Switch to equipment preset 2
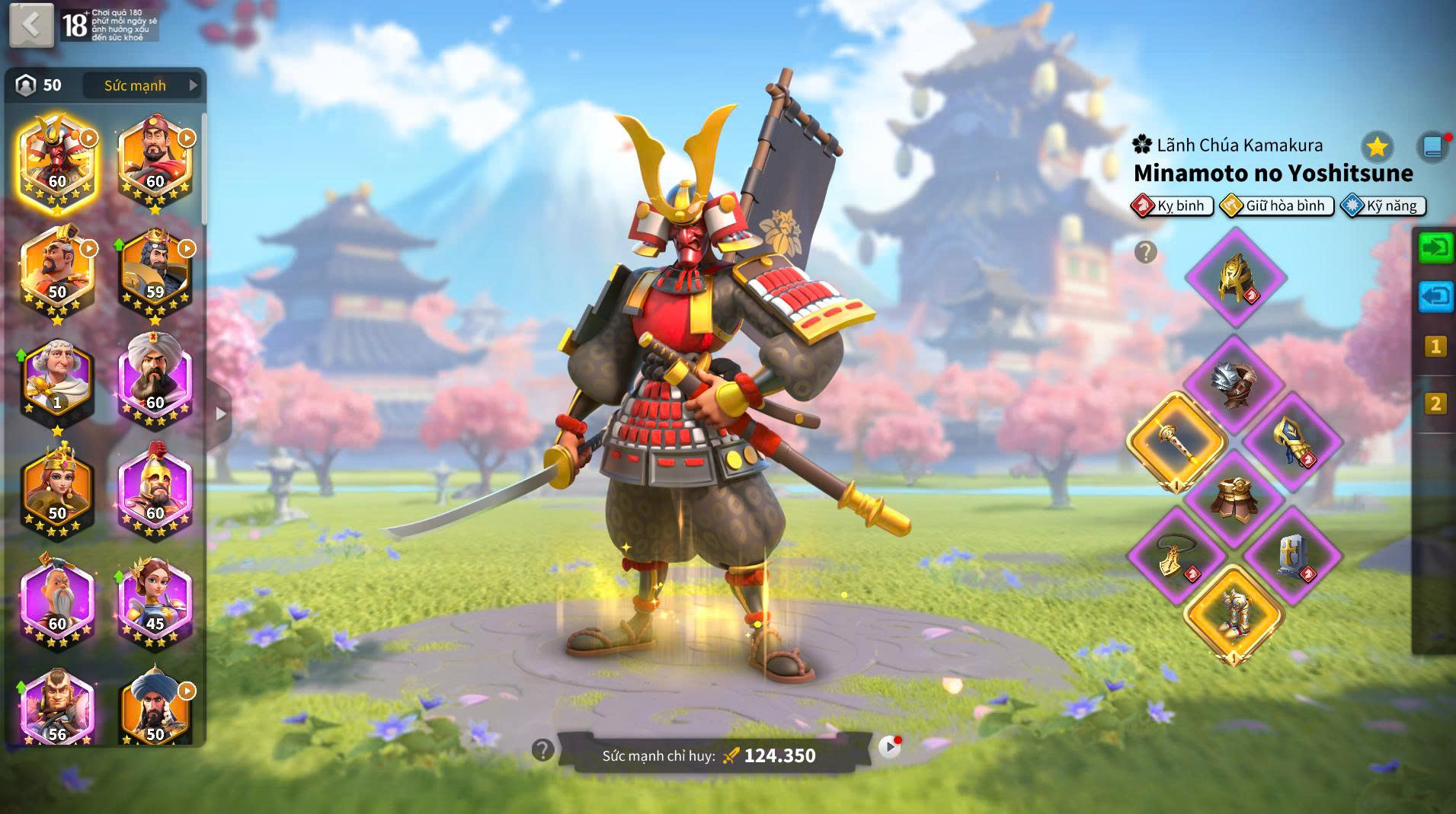This screenshot has width=1456, height=814. tap(1435, 404)
